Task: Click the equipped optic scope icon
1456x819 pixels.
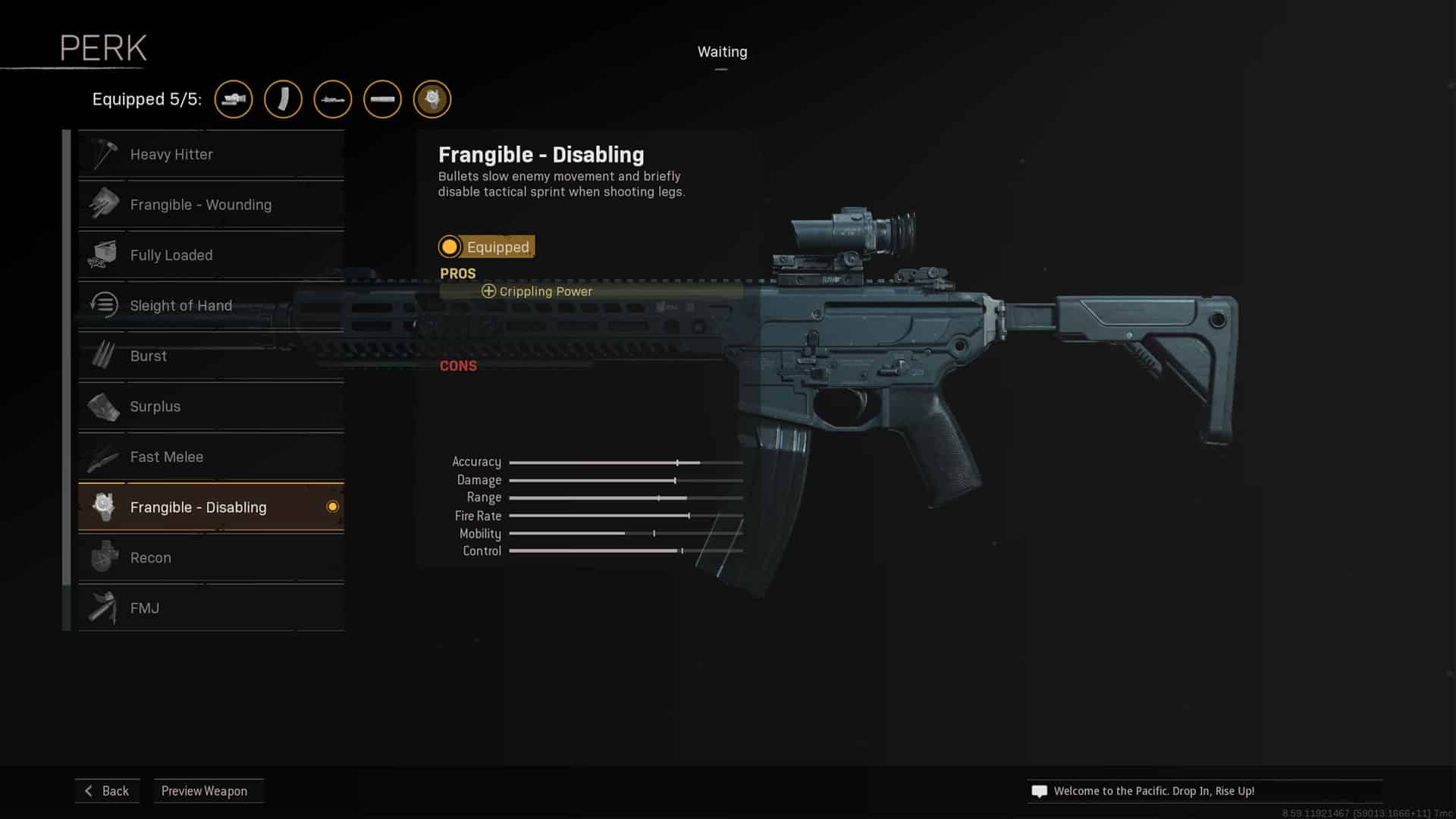Action: point(234,99)
